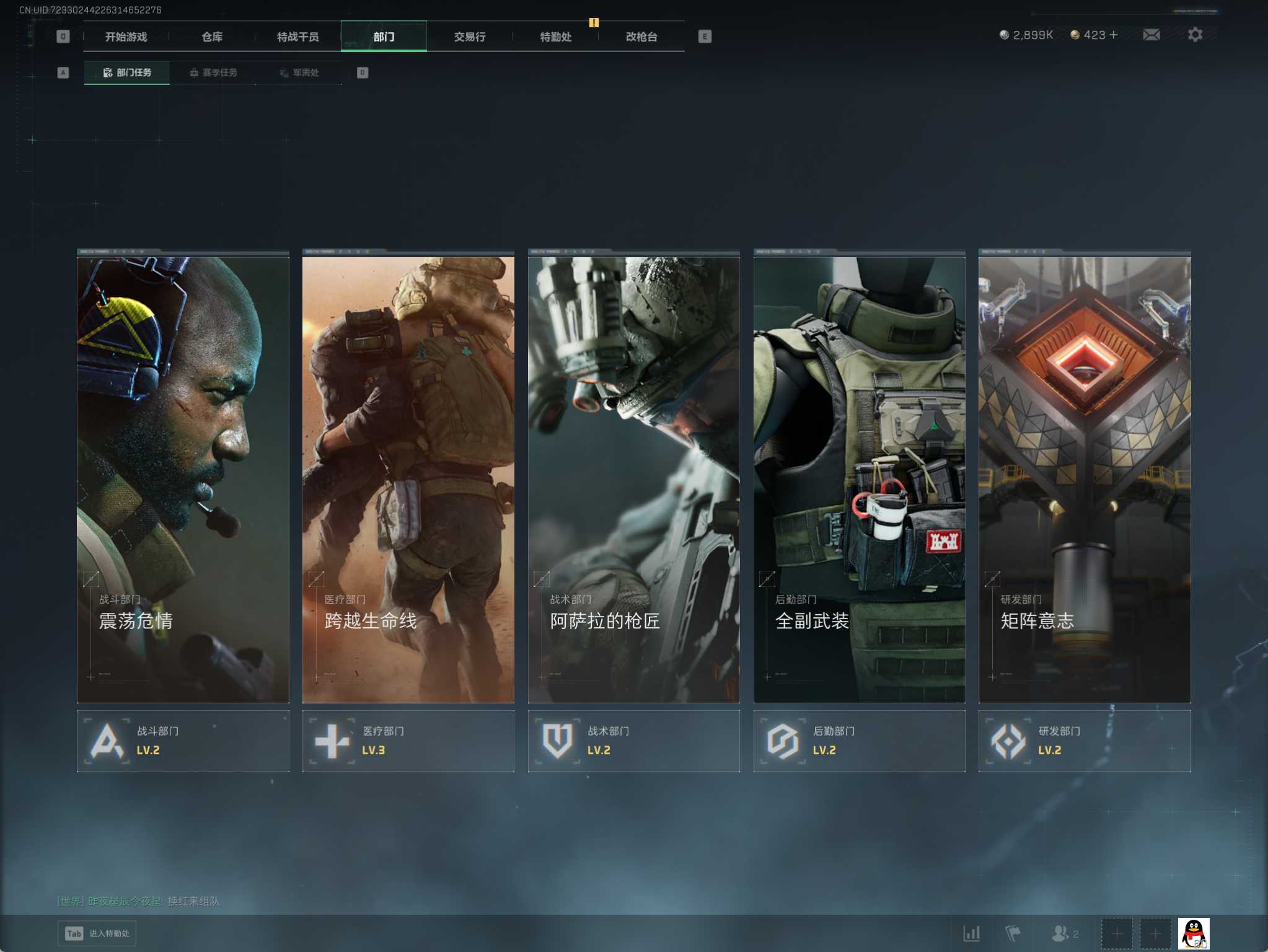Switch to the 仓库 tab
Image resolution: width=1268 pixels, height=952 pixels.
[212, 37]
